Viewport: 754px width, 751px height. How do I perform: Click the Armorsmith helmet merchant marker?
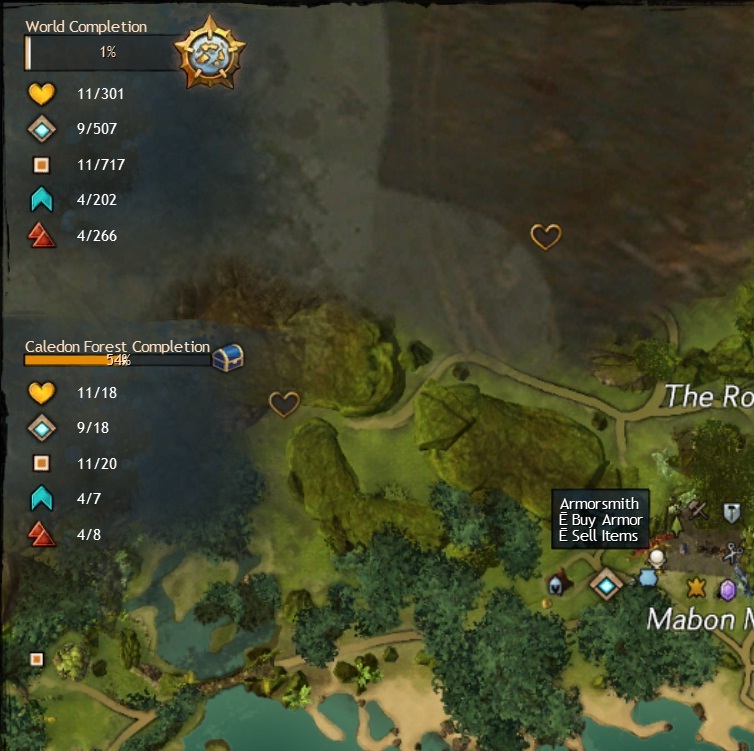click(x=556, y=584)
